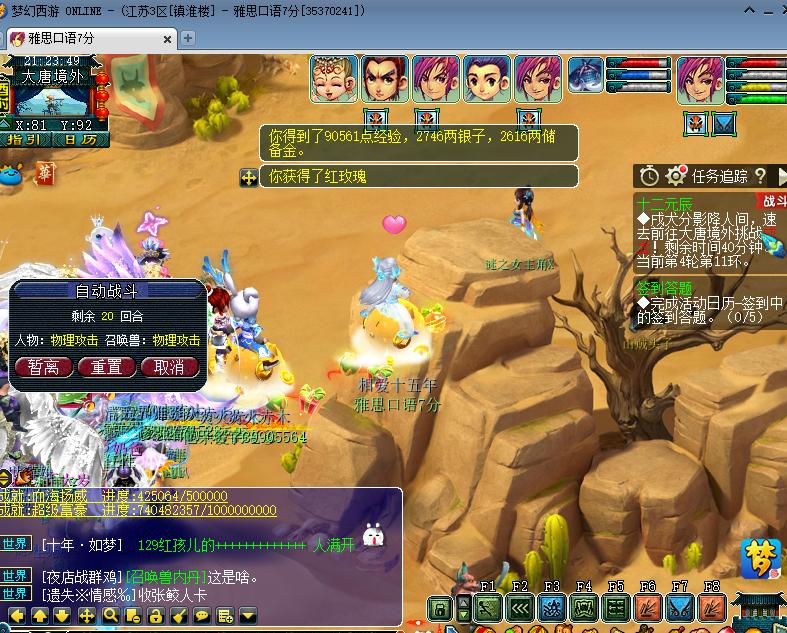Image resolution: width=787 pixels, height=633 pixels.
Task: Open a new tab with plus button
Action: click(x=187, y=38)
